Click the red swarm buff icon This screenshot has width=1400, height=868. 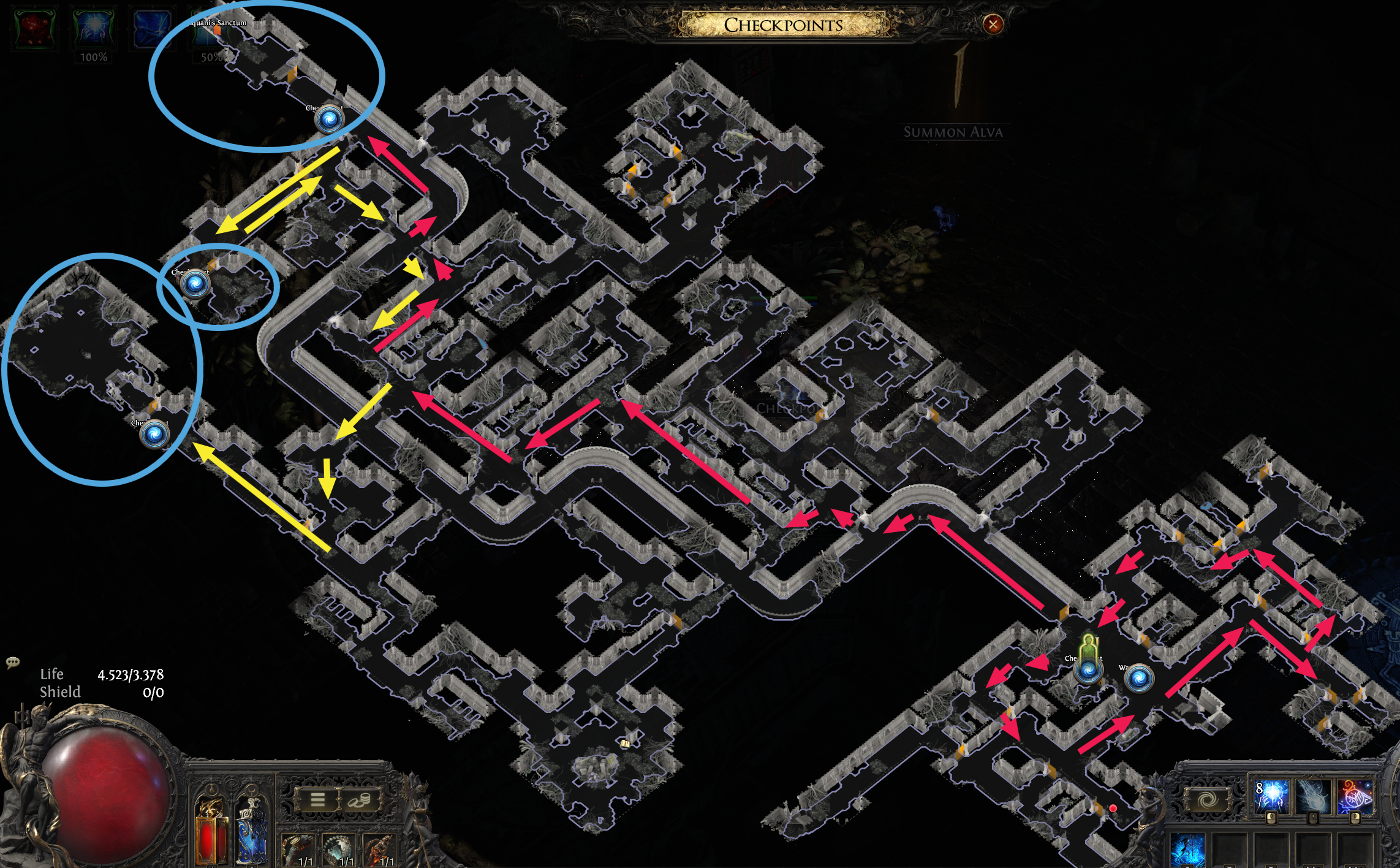tap(36, 29)
